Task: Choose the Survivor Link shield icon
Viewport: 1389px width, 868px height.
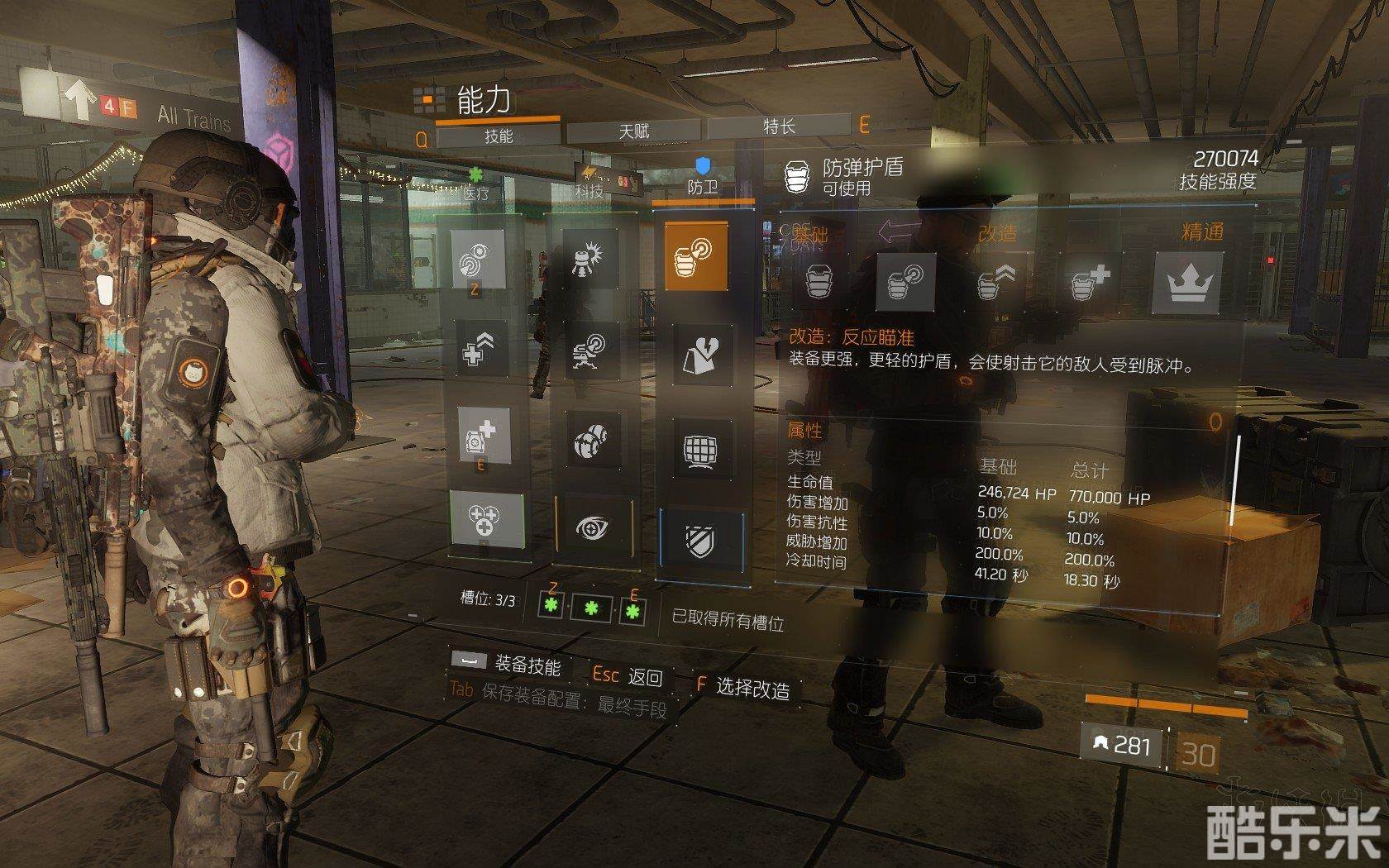Action: 702,541
